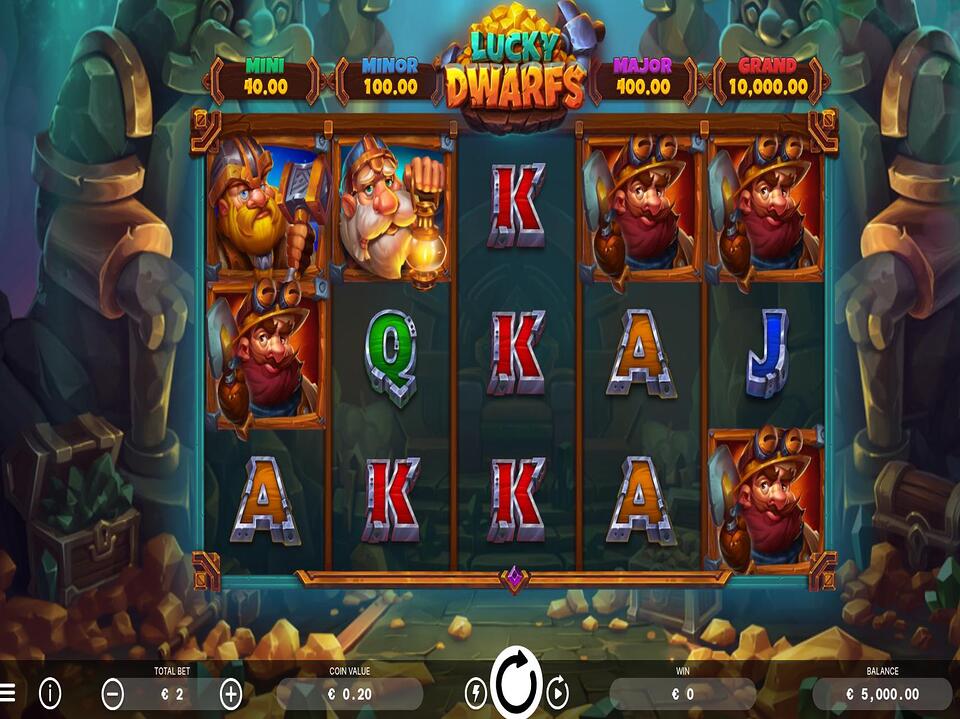
Task: Spin the reels with the center button
Action: (516, 688)
